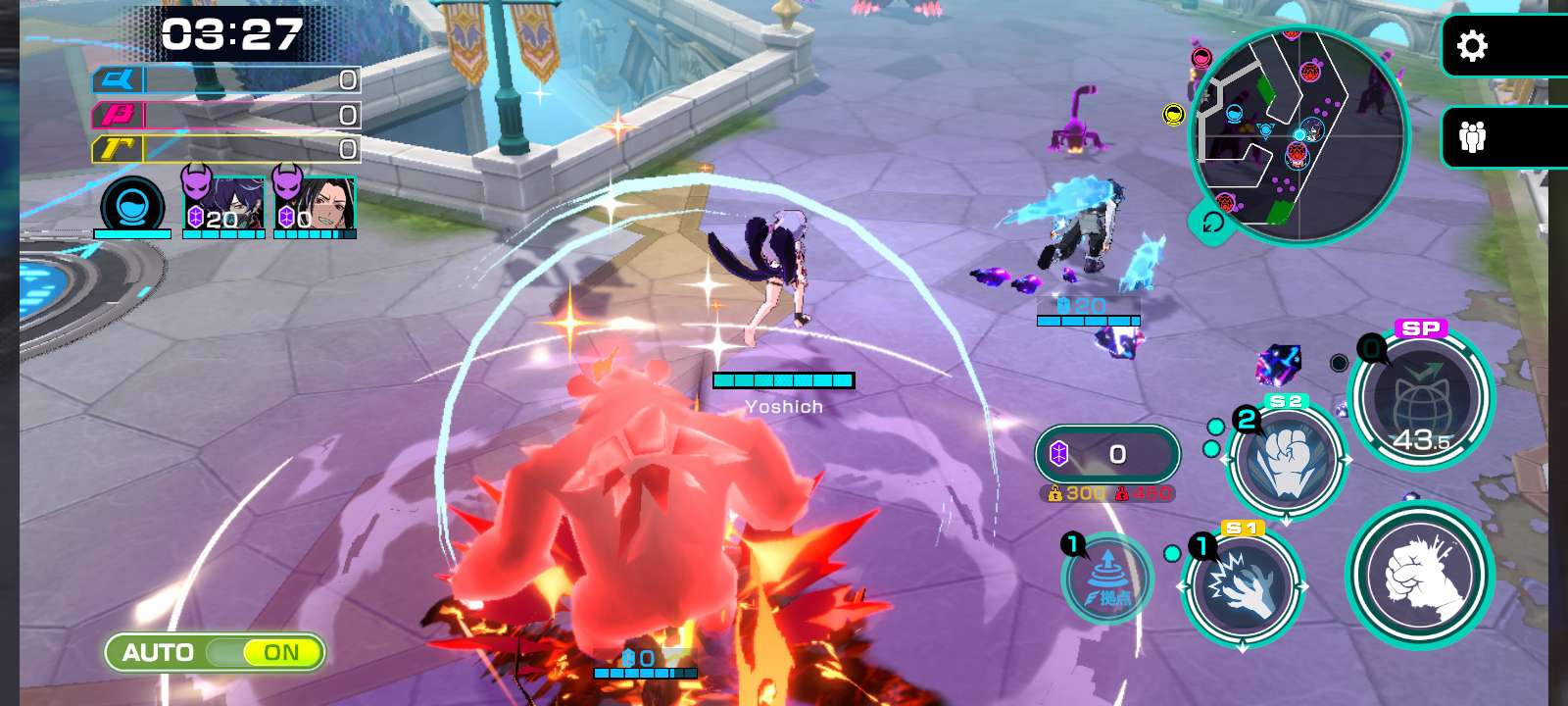The image size is (1568, 706).
Task: Select the purple-haired ally portrait
Action: click(224, 204)
